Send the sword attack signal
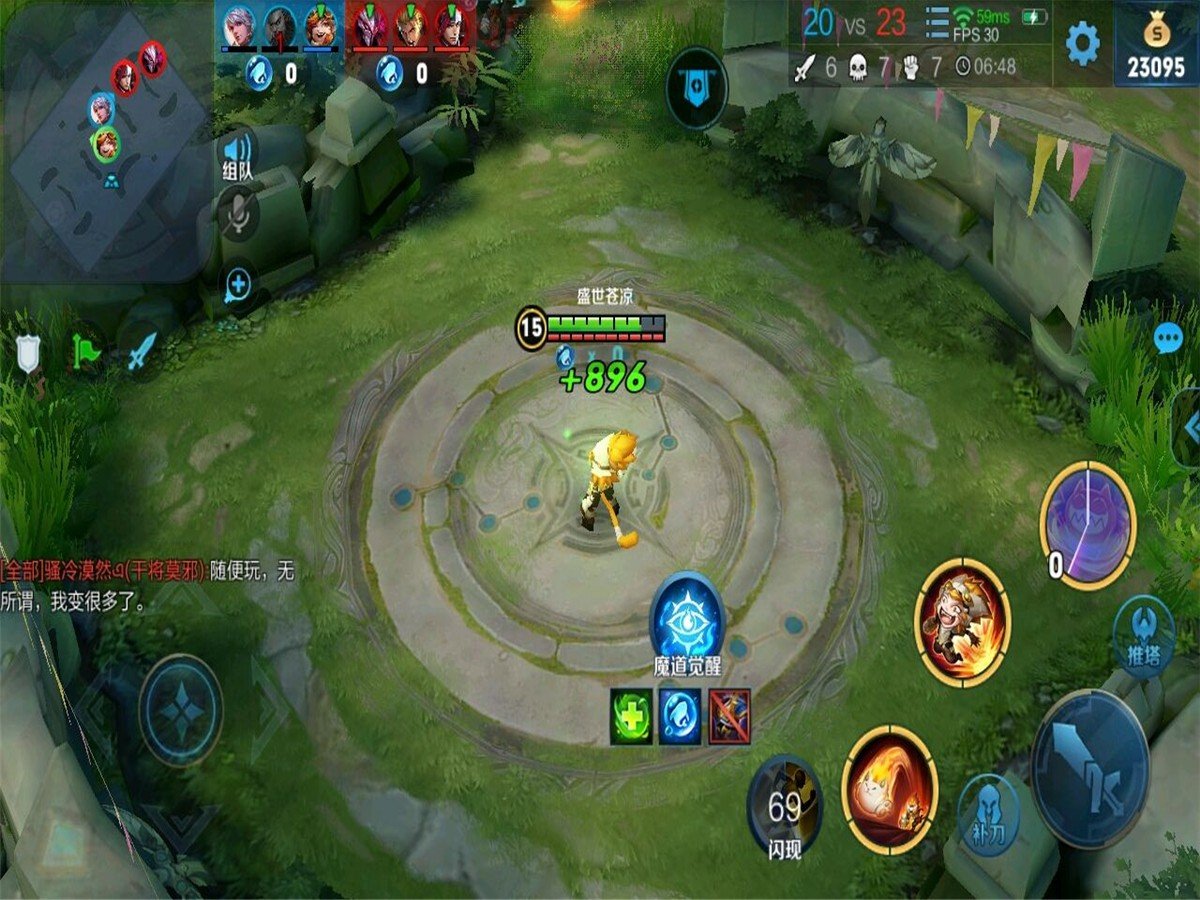 point(142,351)
